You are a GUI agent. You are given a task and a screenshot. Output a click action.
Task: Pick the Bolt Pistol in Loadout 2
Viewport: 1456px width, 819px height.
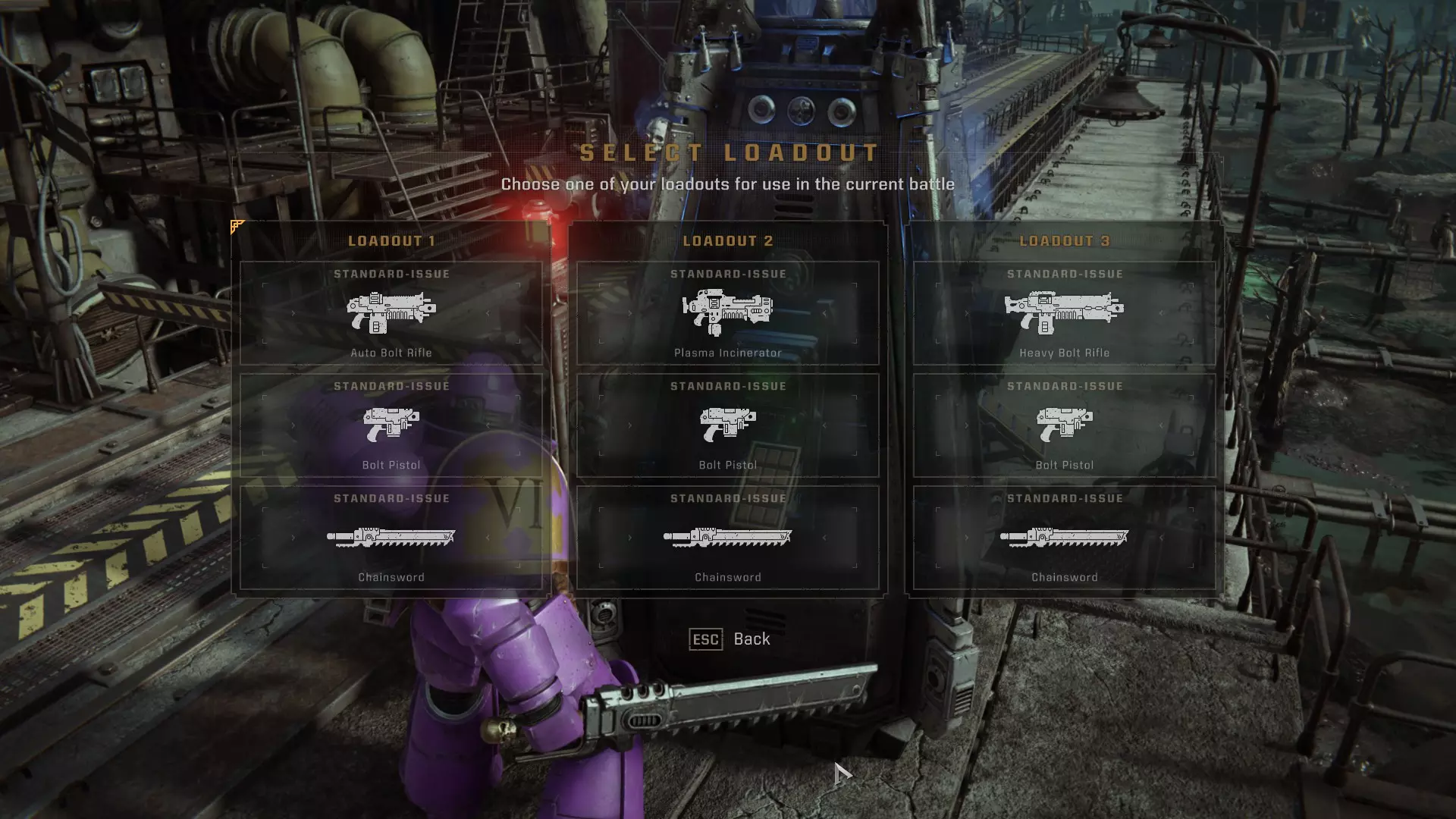tap(728, 425)
